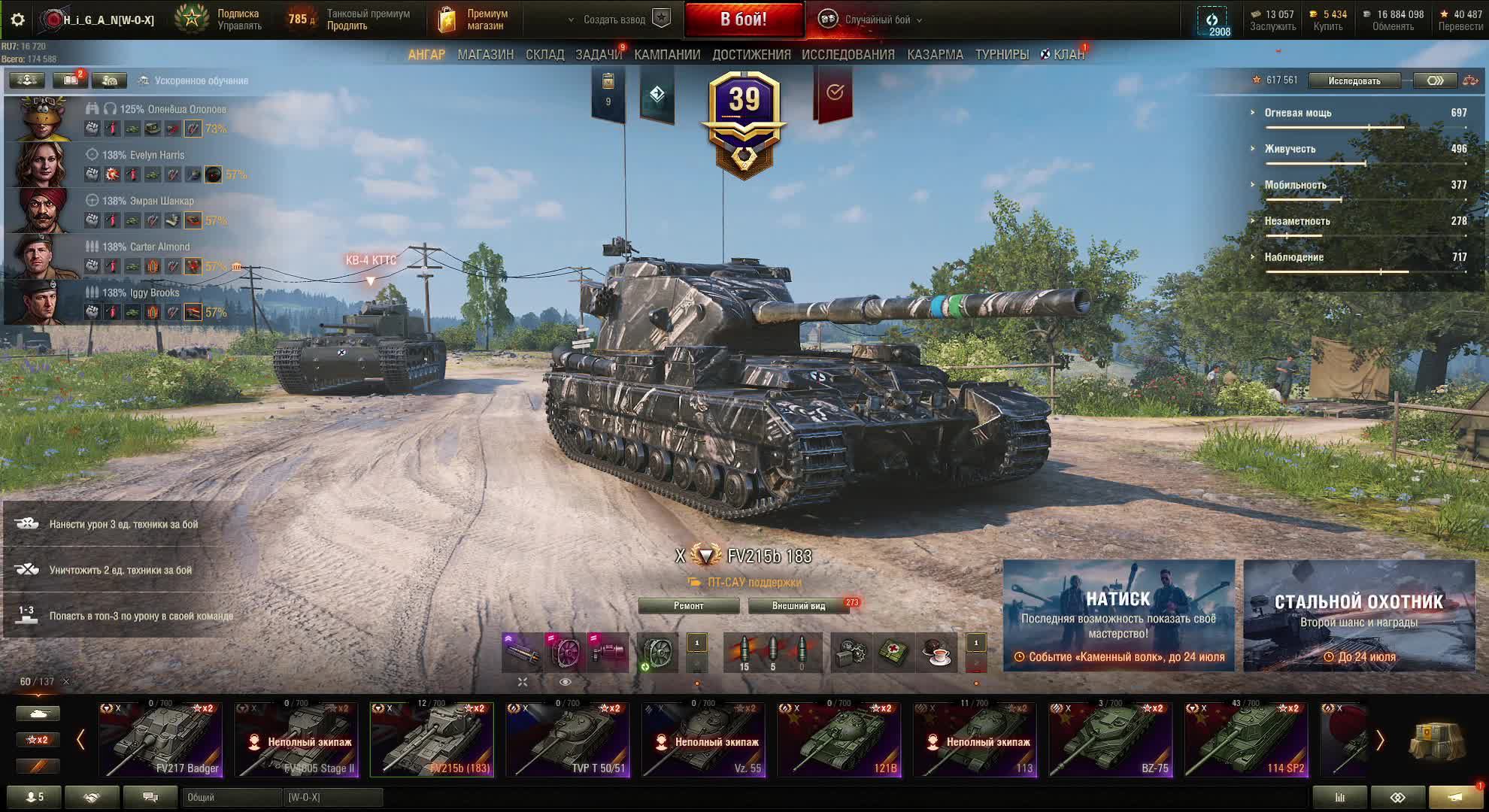
Task: Open the ДОСТИЖЕНИЯ tab
Action: point(751,55)
